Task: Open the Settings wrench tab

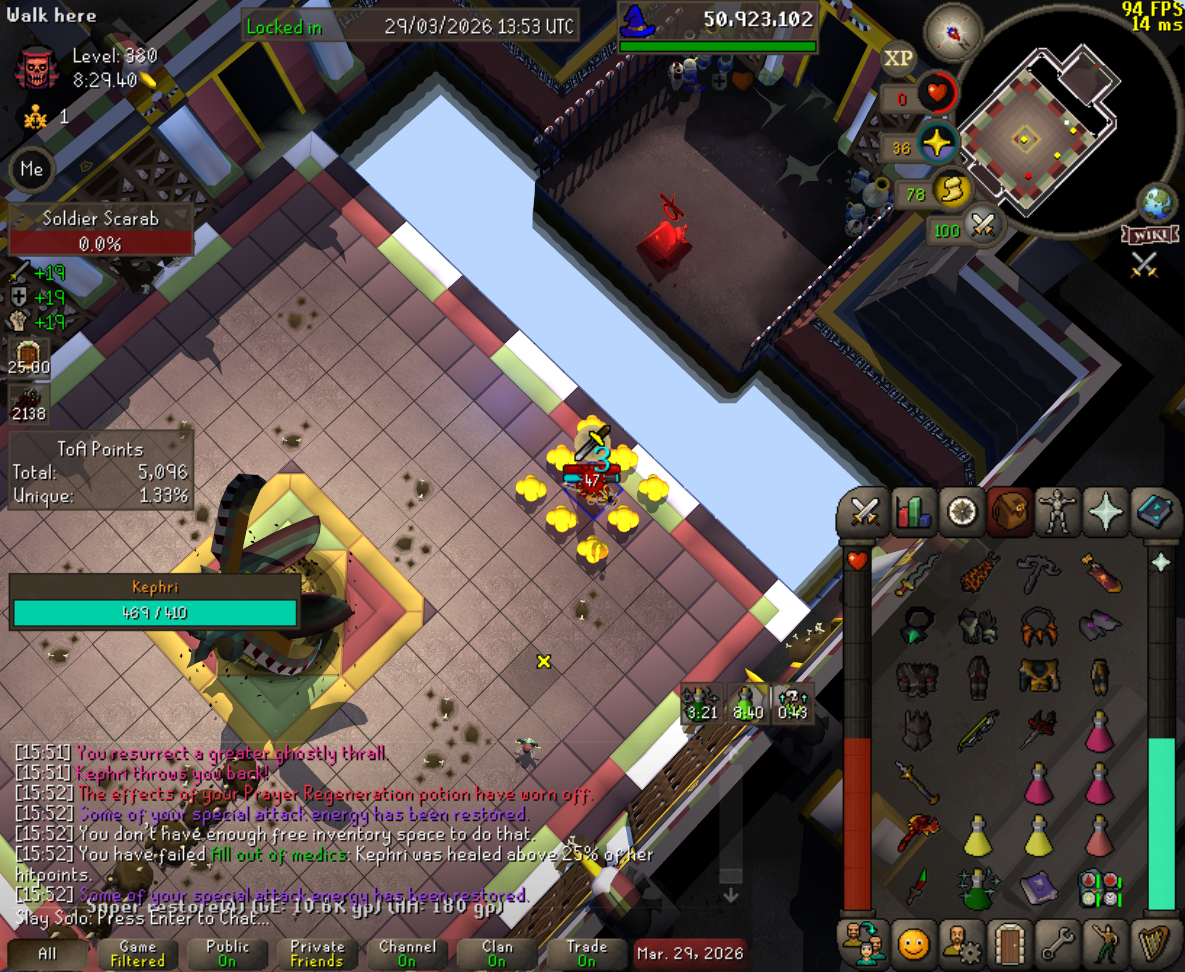Action: click(1058, 943)
